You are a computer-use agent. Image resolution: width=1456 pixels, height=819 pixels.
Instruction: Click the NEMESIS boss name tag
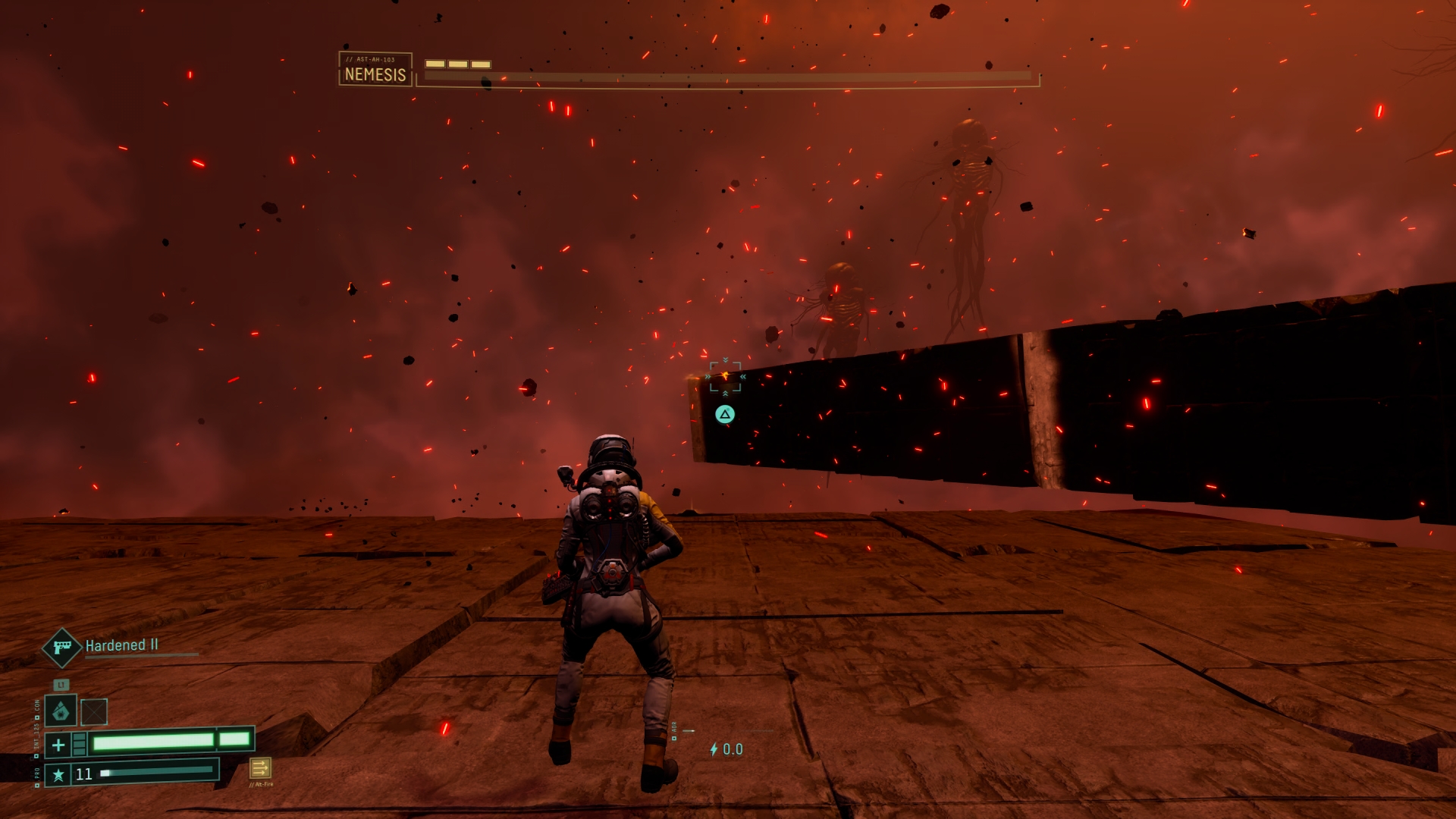(x=375, y=70)
